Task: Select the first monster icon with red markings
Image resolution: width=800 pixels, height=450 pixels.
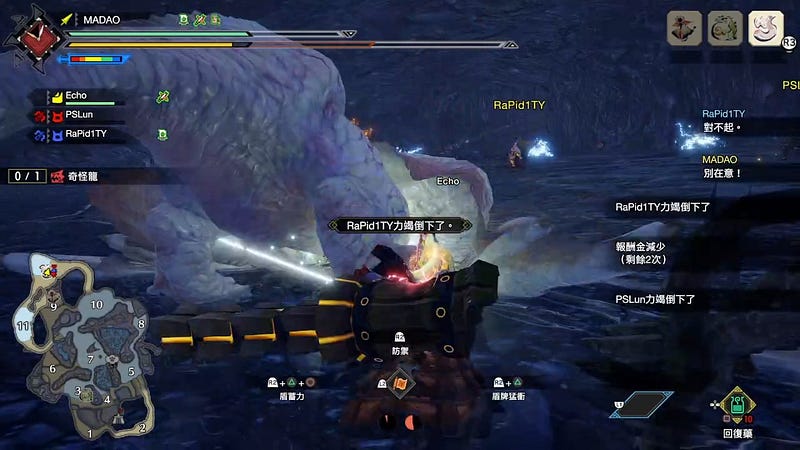Action: click(x=685, y=28)
